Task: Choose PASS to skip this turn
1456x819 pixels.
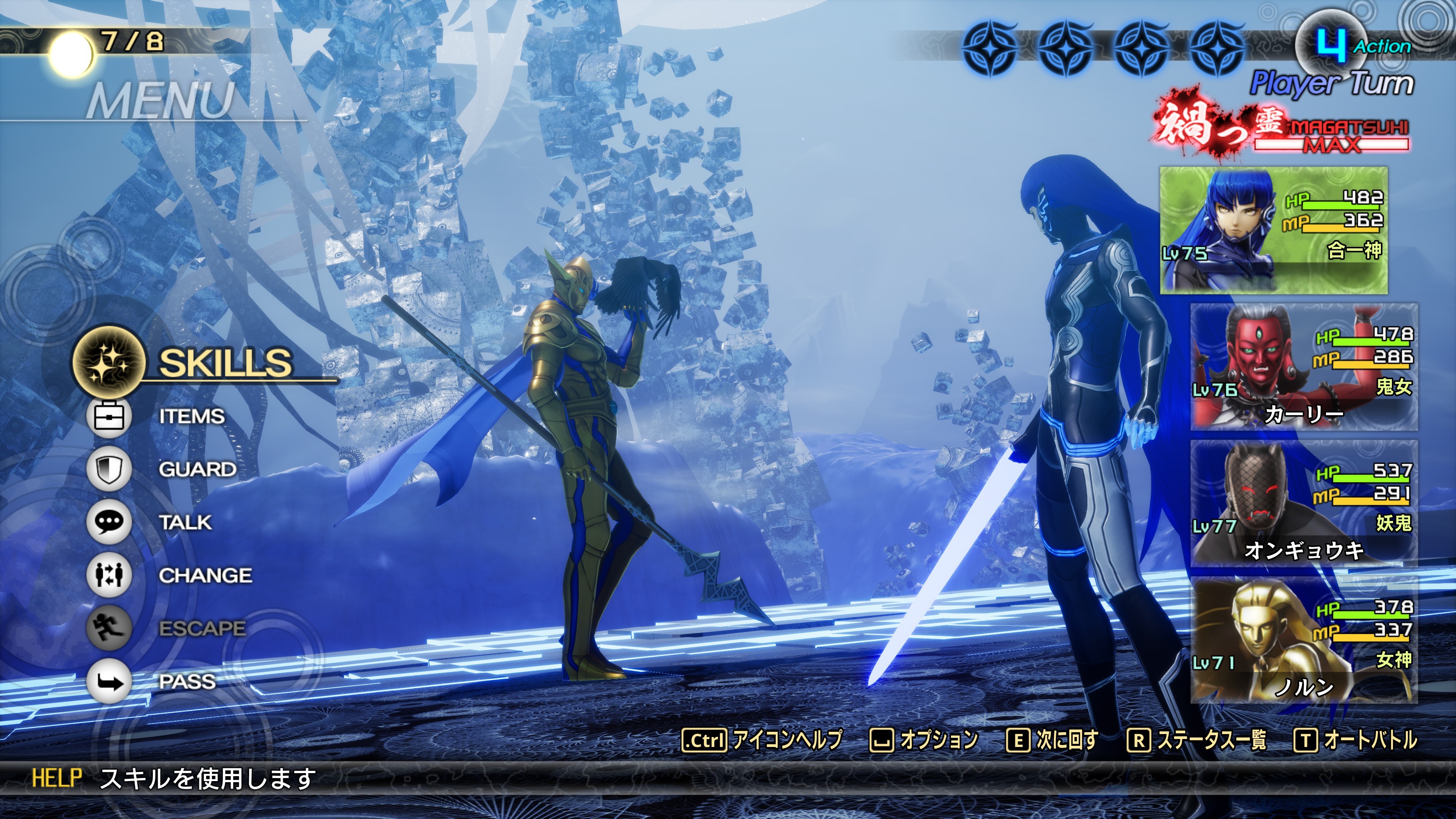Action: (187, 682)
